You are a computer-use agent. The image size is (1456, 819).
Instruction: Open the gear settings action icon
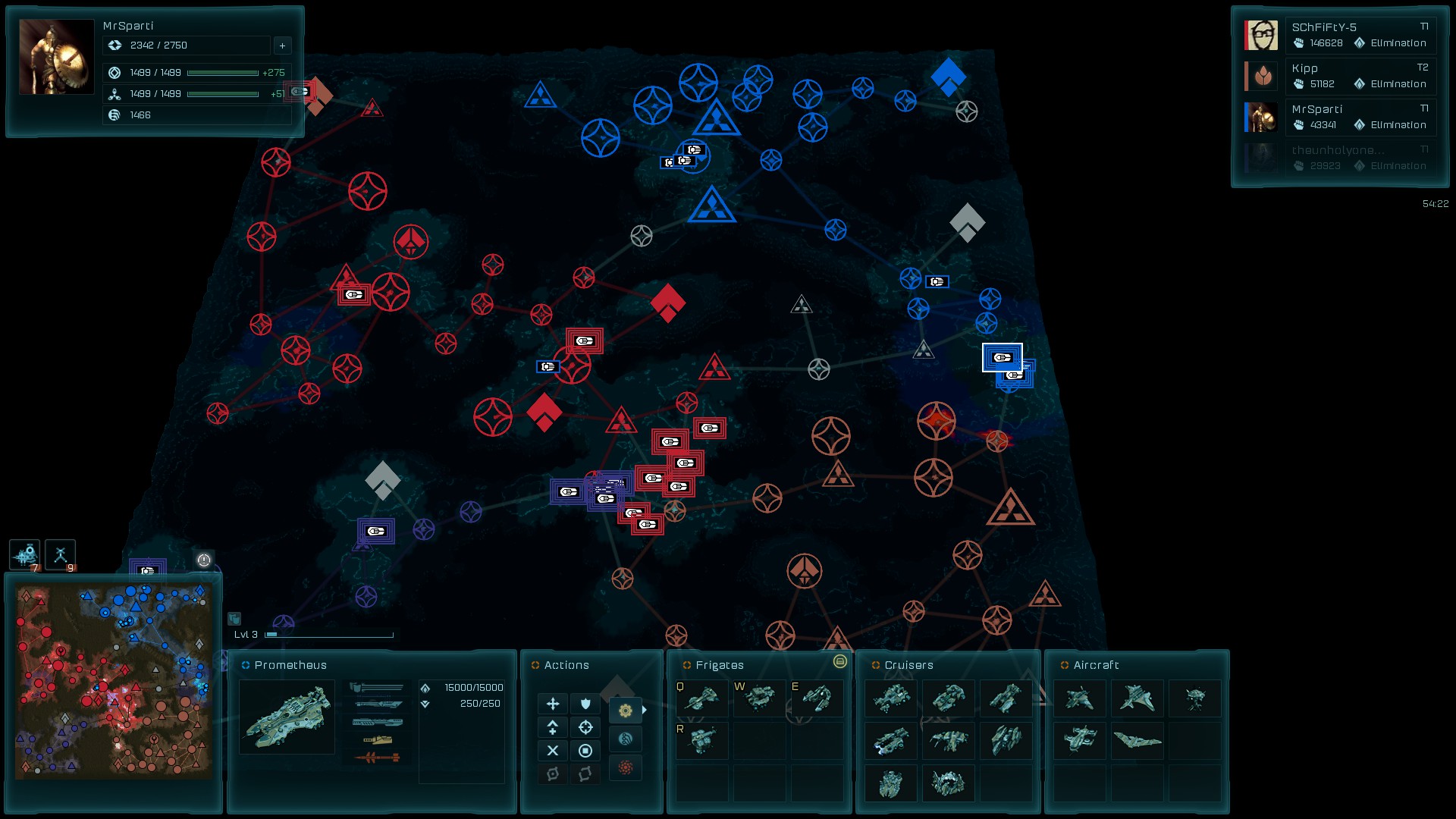click(625, 710)
